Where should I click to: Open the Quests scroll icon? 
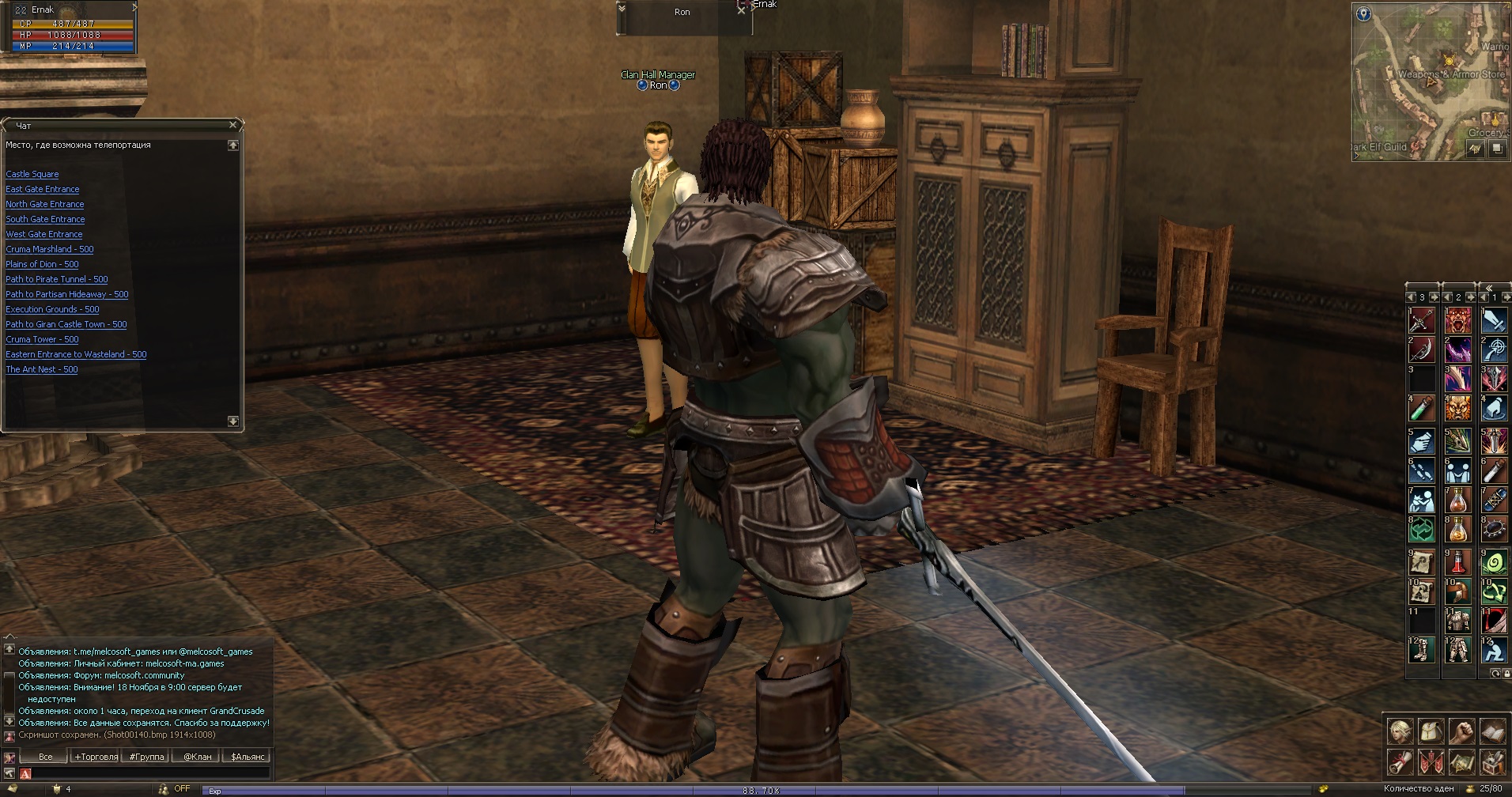(x=1400, y=762)
